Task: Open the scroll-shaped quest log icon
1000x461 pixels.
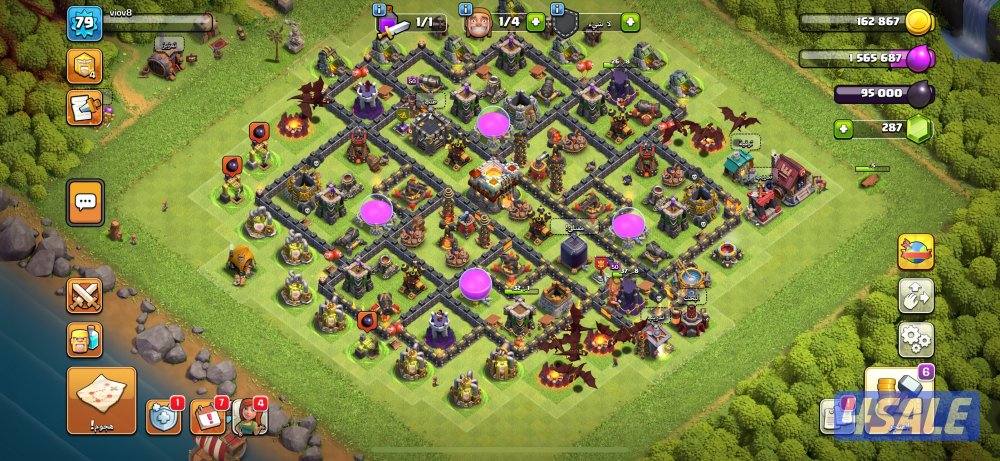Action: pos(84,107)
